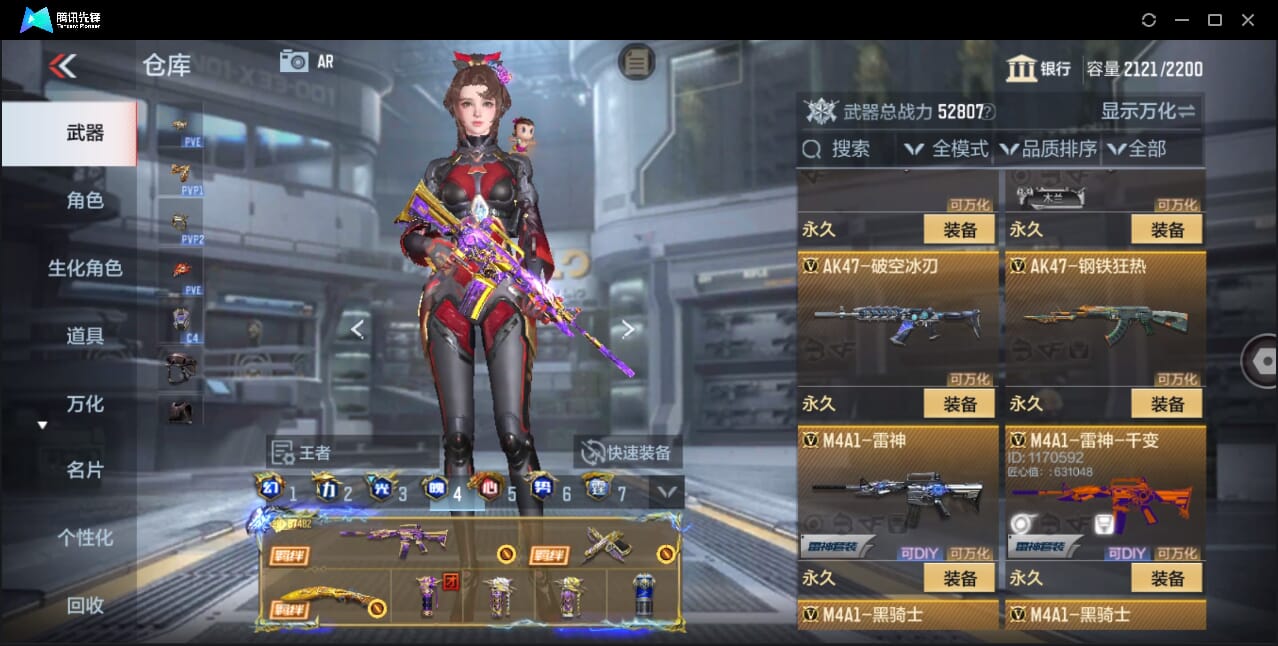
Task: Maximize the emulator window
Action: 1215,20
